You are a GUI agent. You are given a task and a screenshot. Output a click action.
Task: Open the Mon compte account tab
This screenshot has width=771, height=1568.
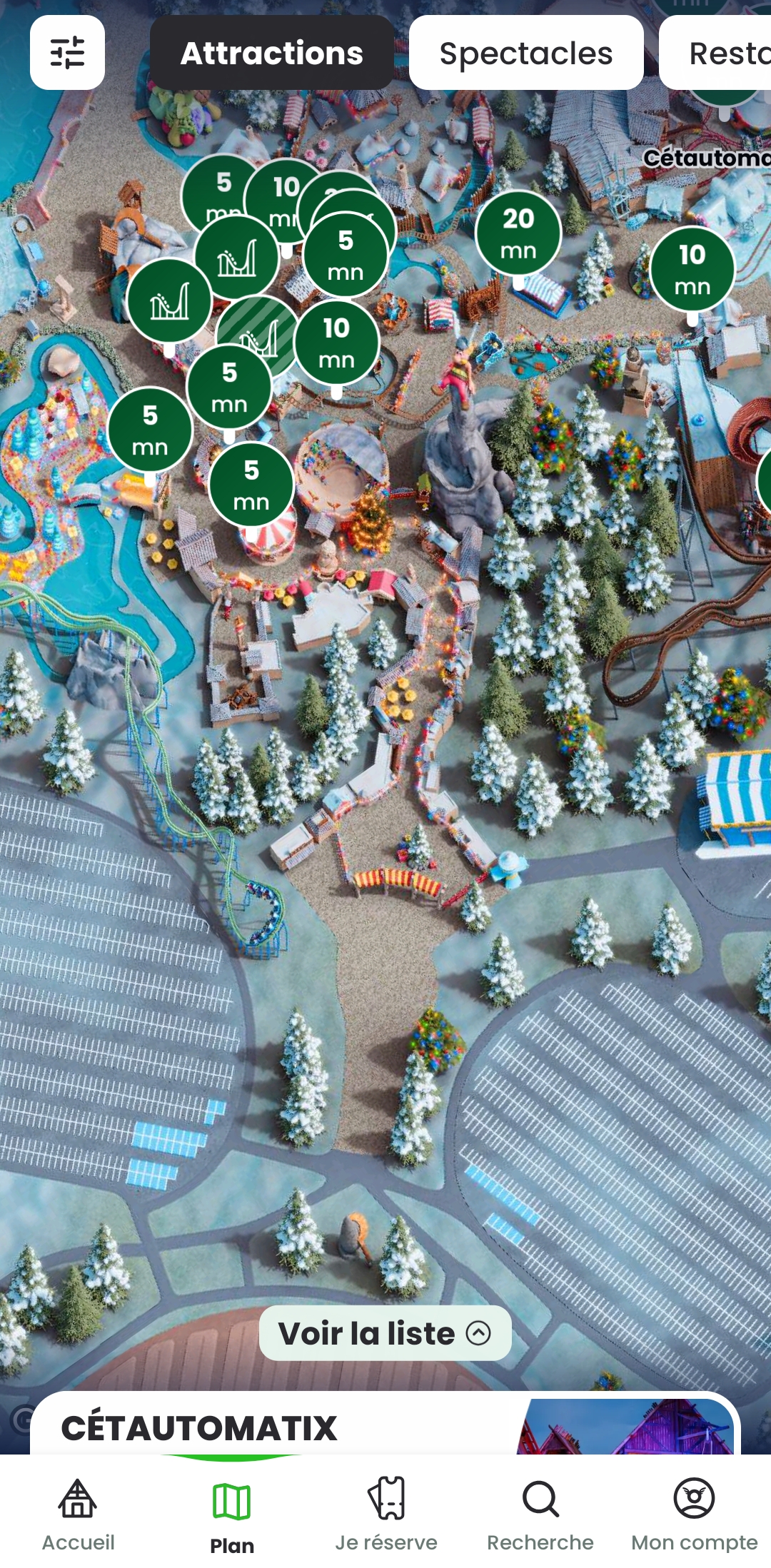point(694,1512)
